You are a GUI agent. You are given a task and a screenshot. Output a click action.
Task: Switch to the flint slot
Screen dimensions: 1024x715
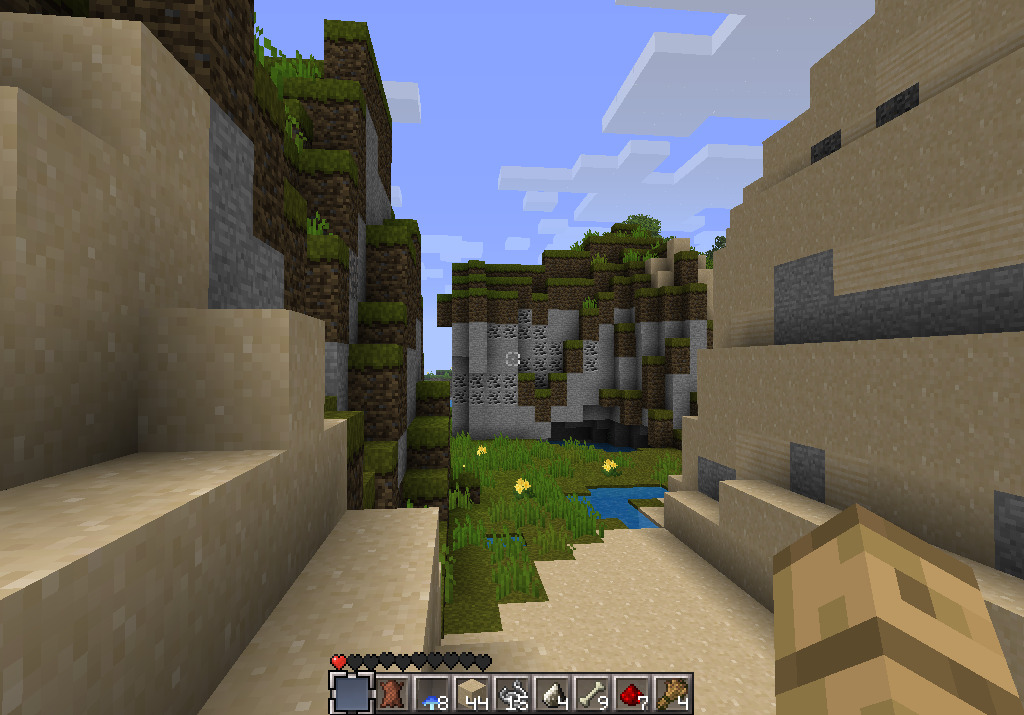tap(552, 692)
